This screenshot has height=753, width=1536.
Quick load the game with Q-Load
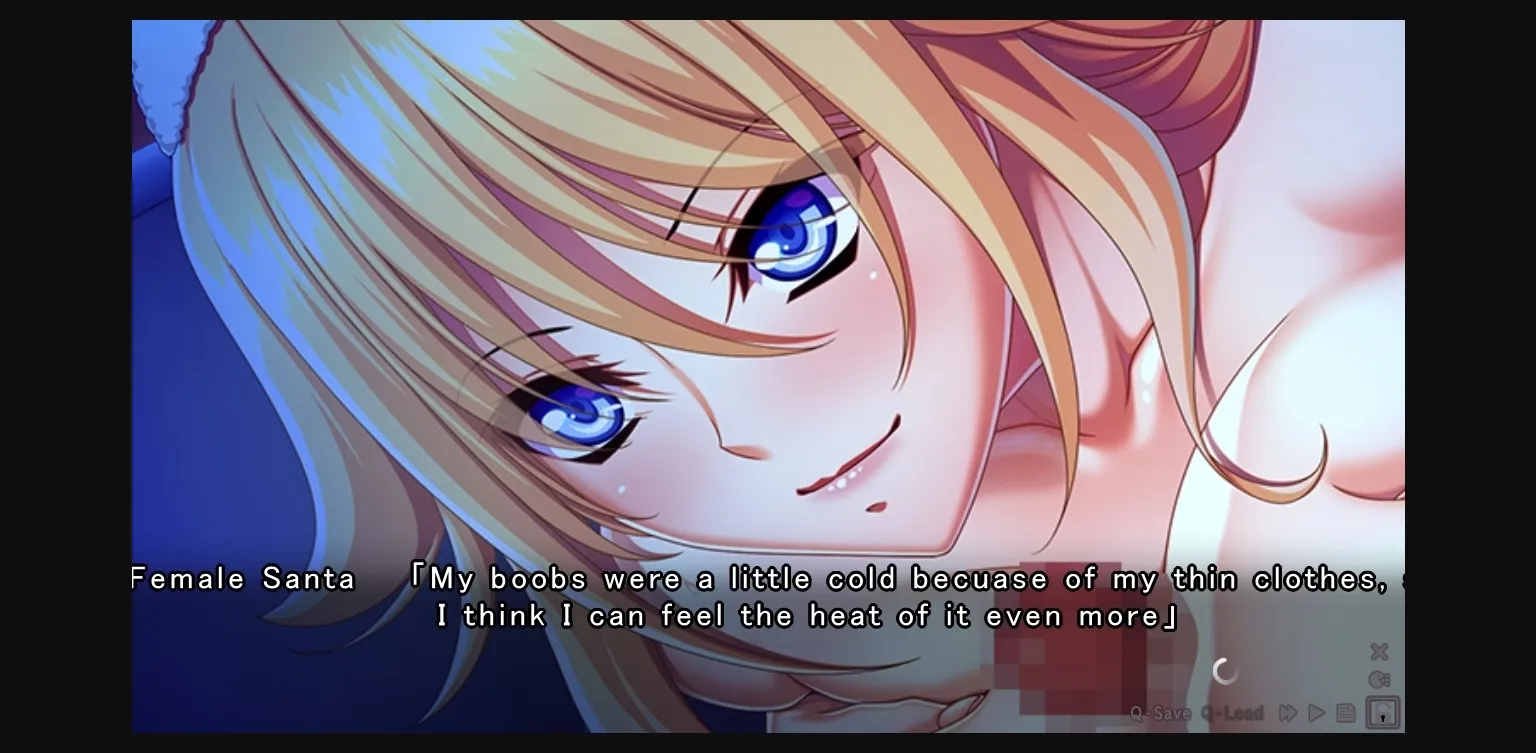pos(1230,713)
